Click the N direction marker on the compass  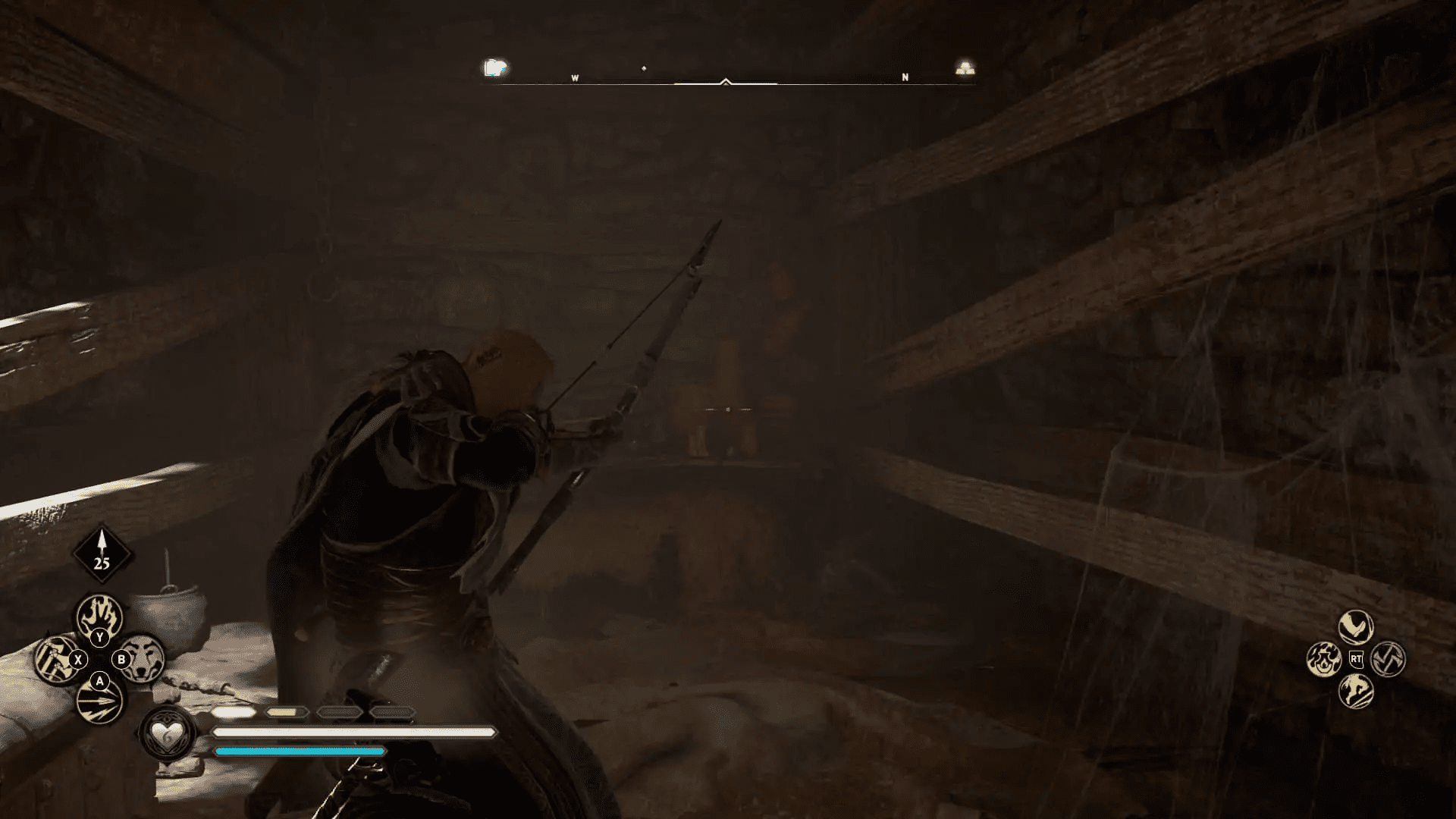pyautogui.click(x=904, y=76)
